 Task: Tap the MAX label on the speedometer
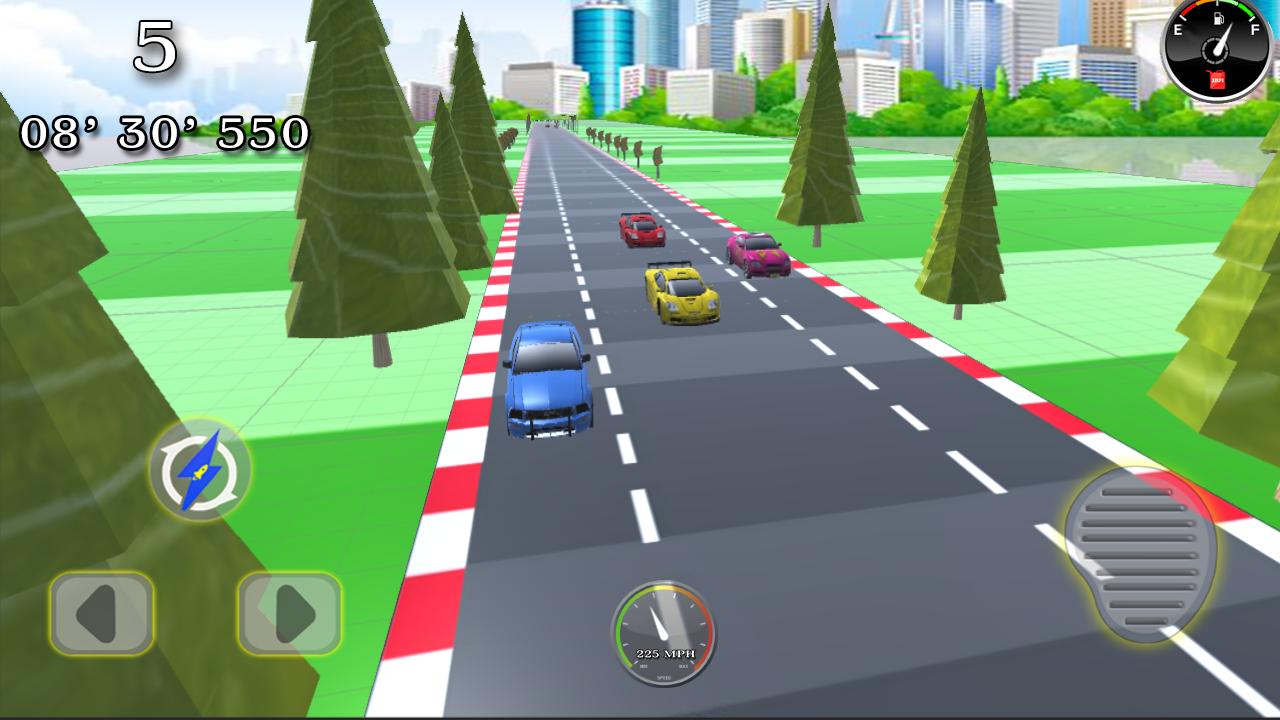tap(682, 666)
